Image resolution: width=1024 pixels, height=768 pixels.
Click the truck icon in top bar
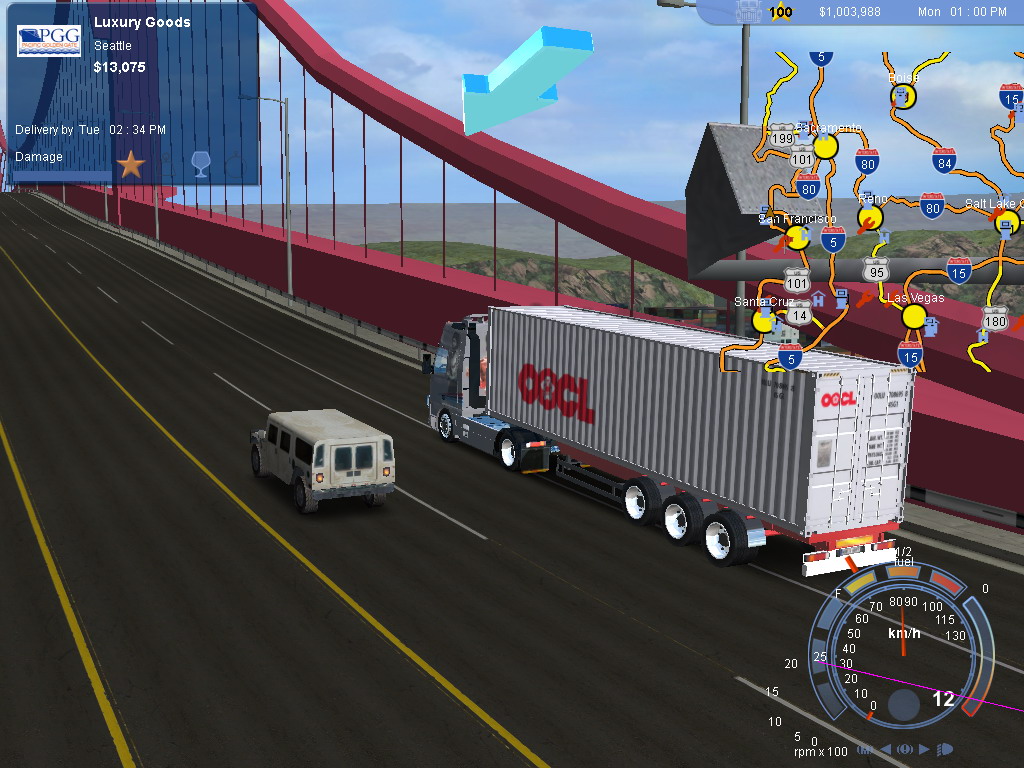point(747,12)
